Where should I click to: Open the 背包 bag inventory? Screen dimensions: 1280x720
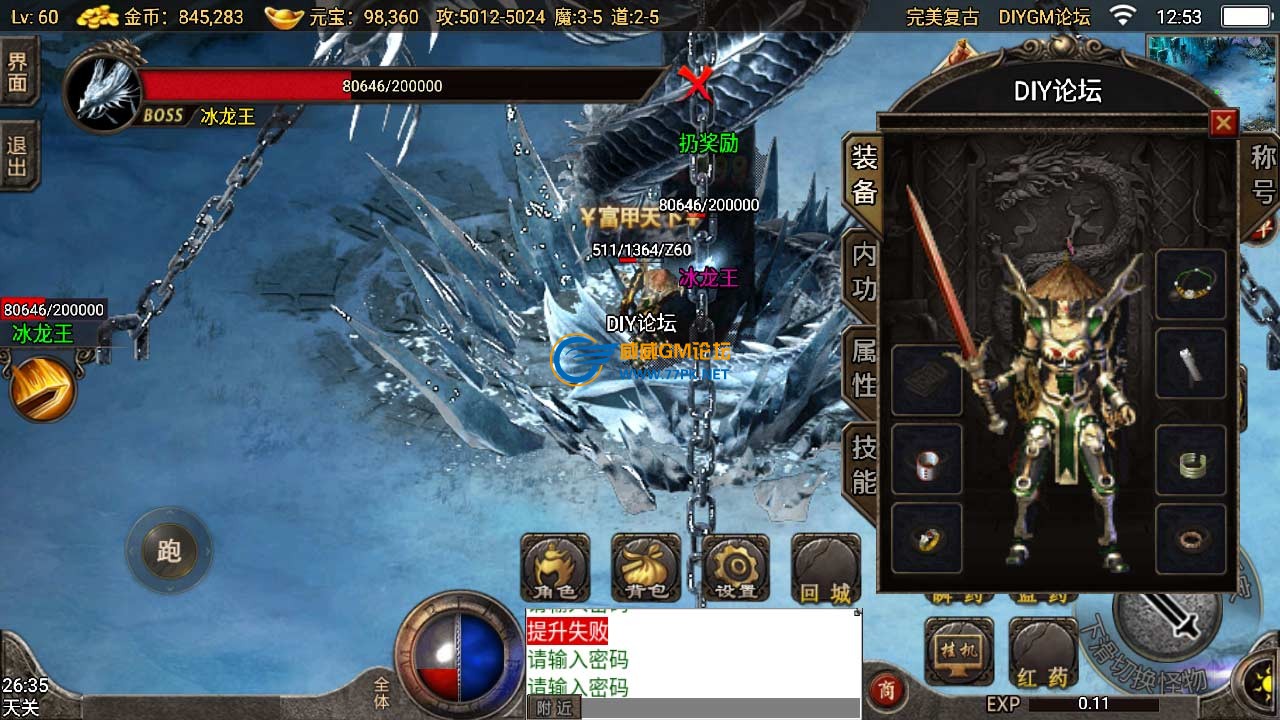[646, 568]
